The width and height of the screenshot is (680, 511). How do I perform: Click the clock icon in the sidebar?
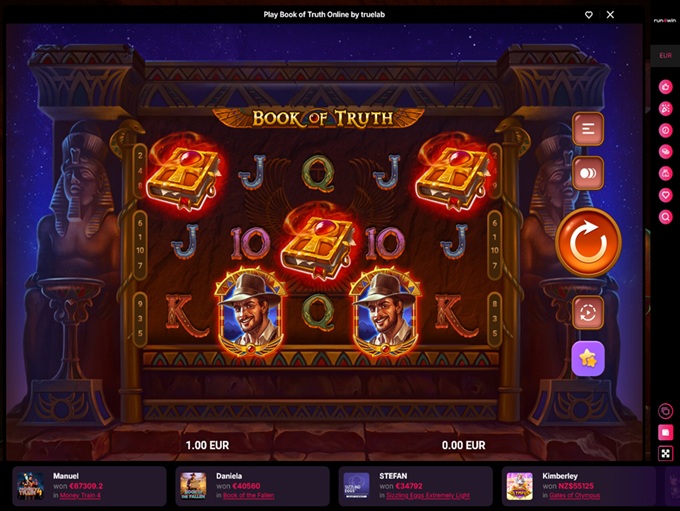tap(665, 411)
